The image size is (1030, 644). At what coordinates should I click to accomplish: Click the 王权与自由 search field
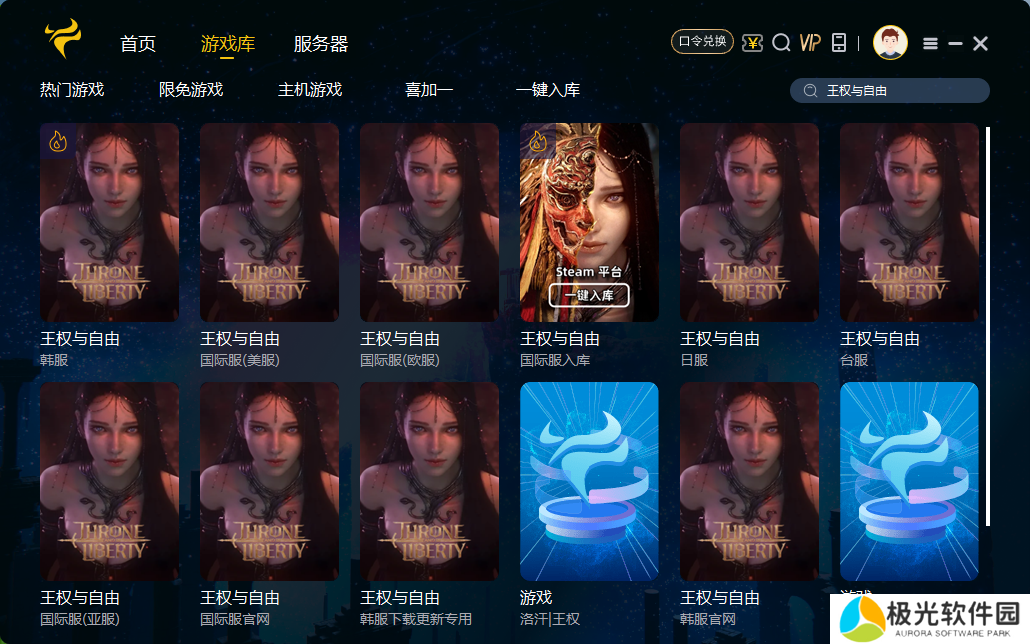point(900,91)
